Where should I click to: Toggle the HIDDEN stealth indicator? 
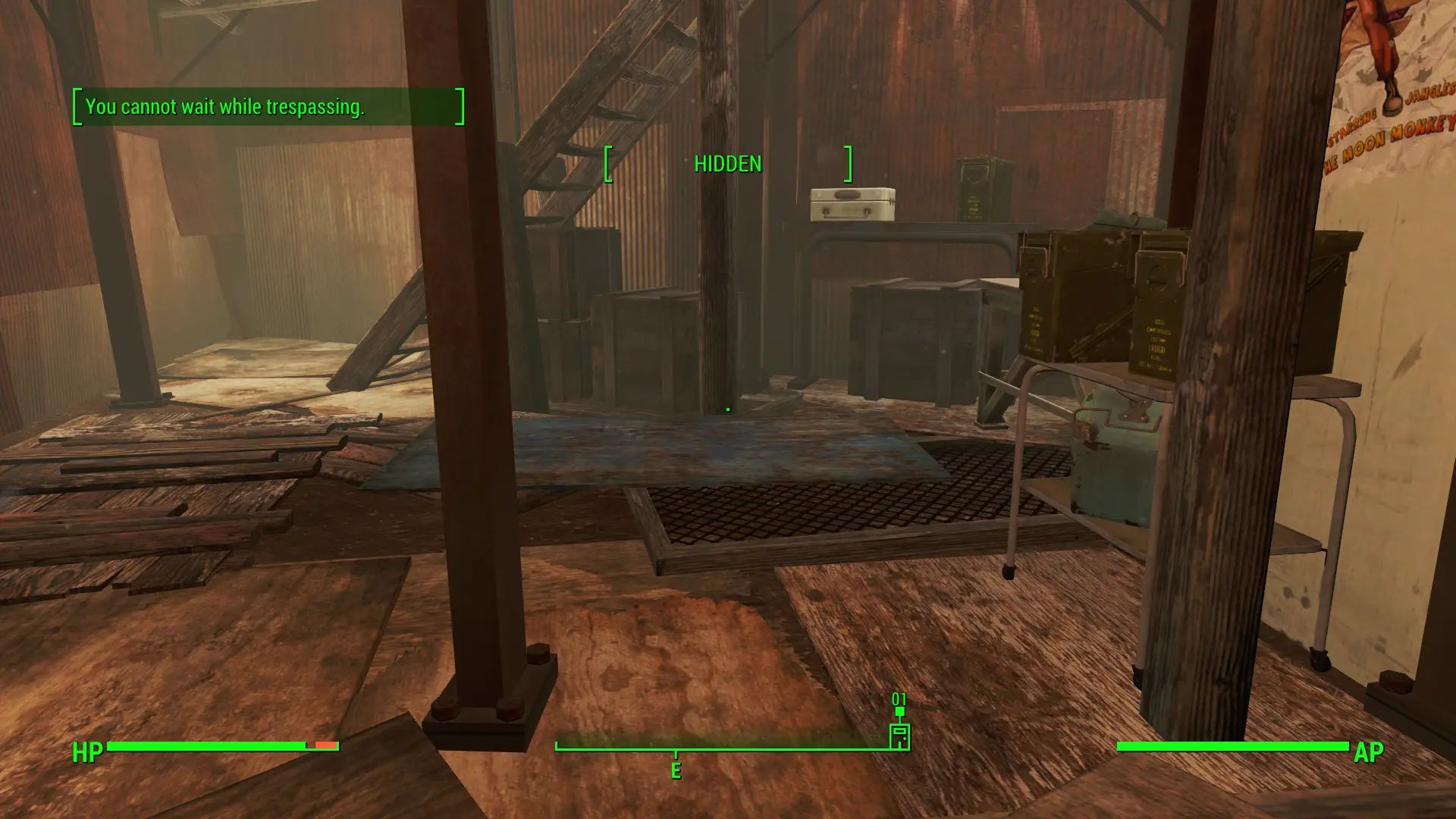(726, 163)
